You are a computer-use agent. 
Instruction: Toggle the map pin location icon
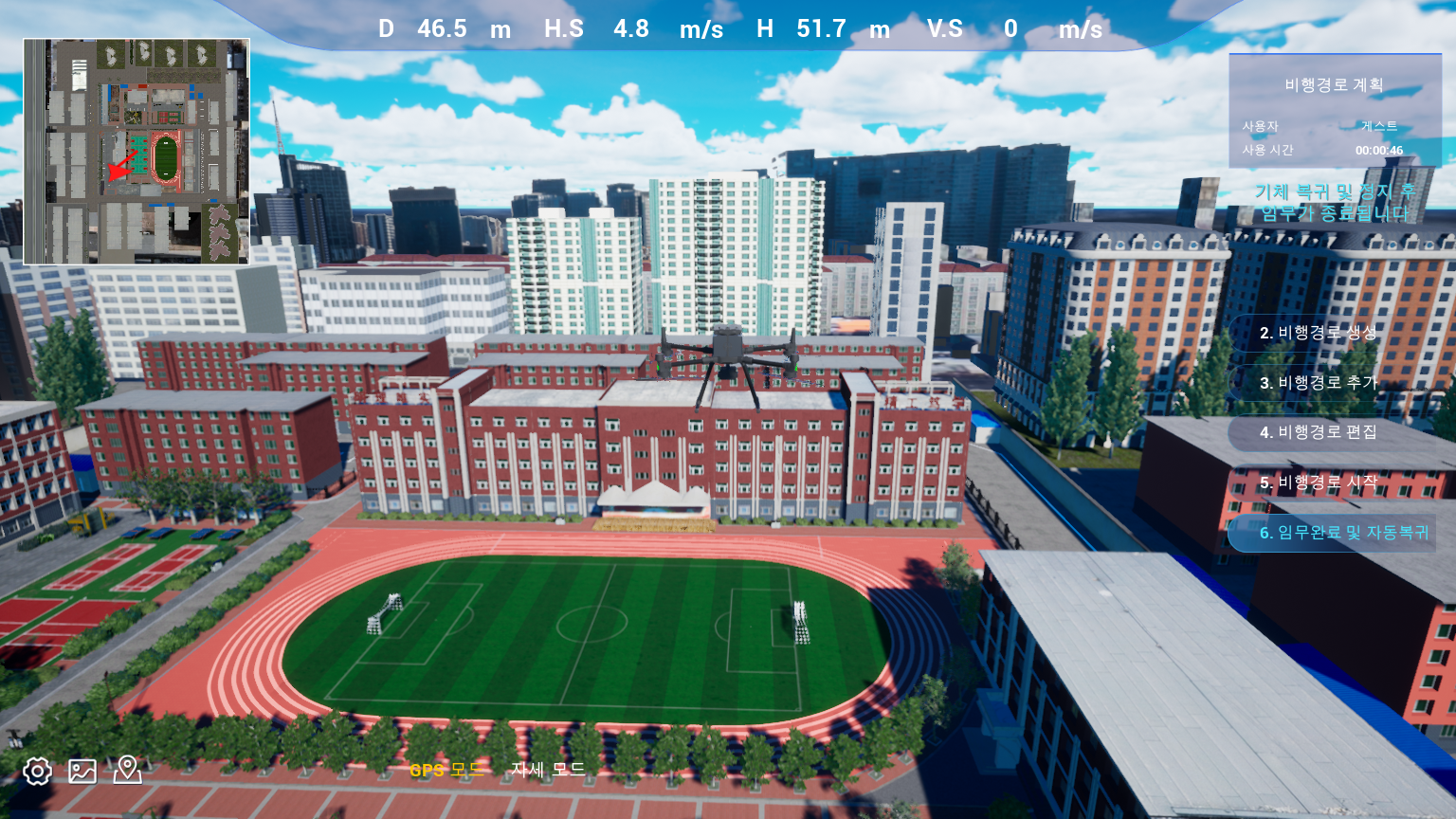click(x=127, y=770)
